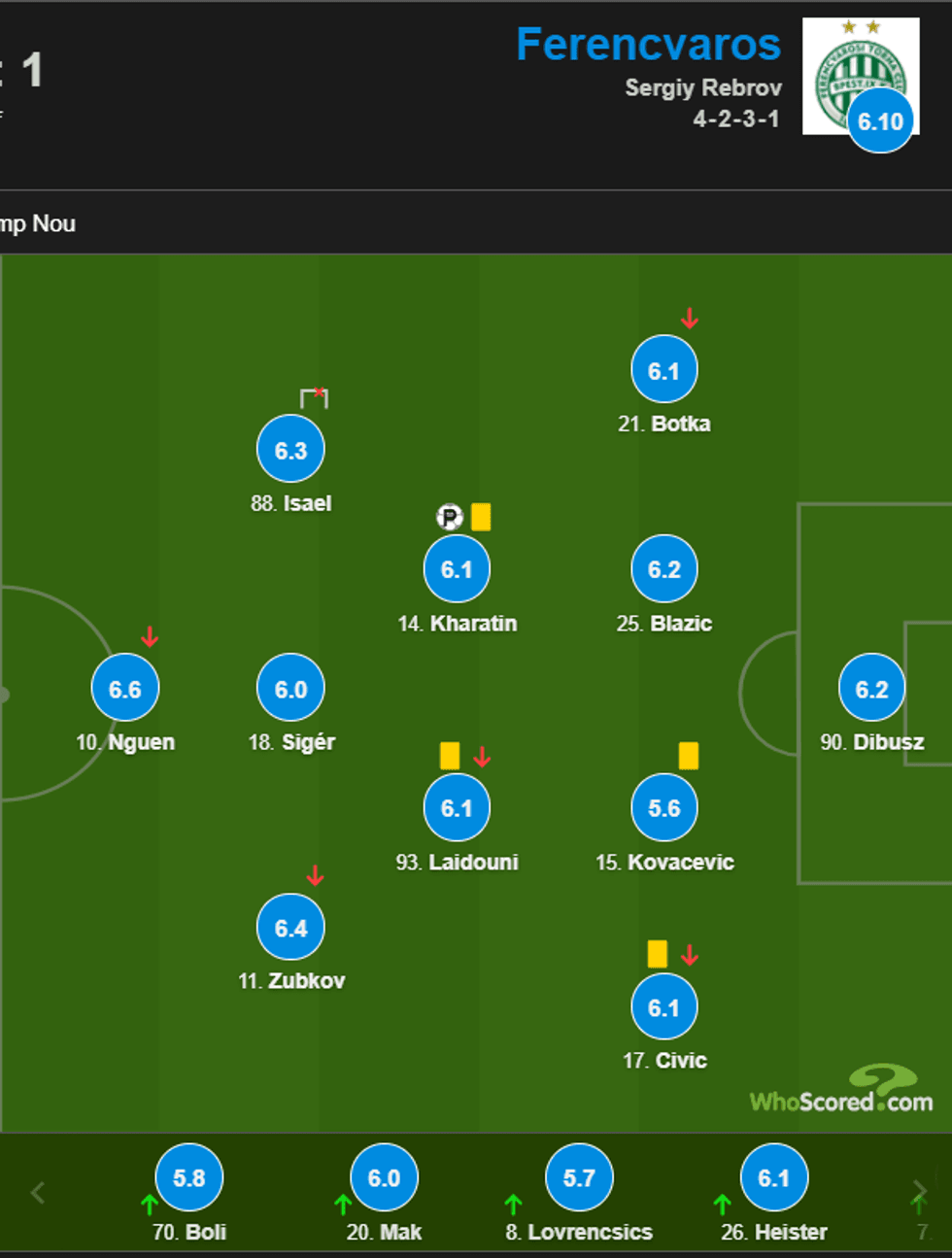Select Isael's 6.3 rating circle
Image resolution: width=952 pixels, height=1258 pixels.
290,450
